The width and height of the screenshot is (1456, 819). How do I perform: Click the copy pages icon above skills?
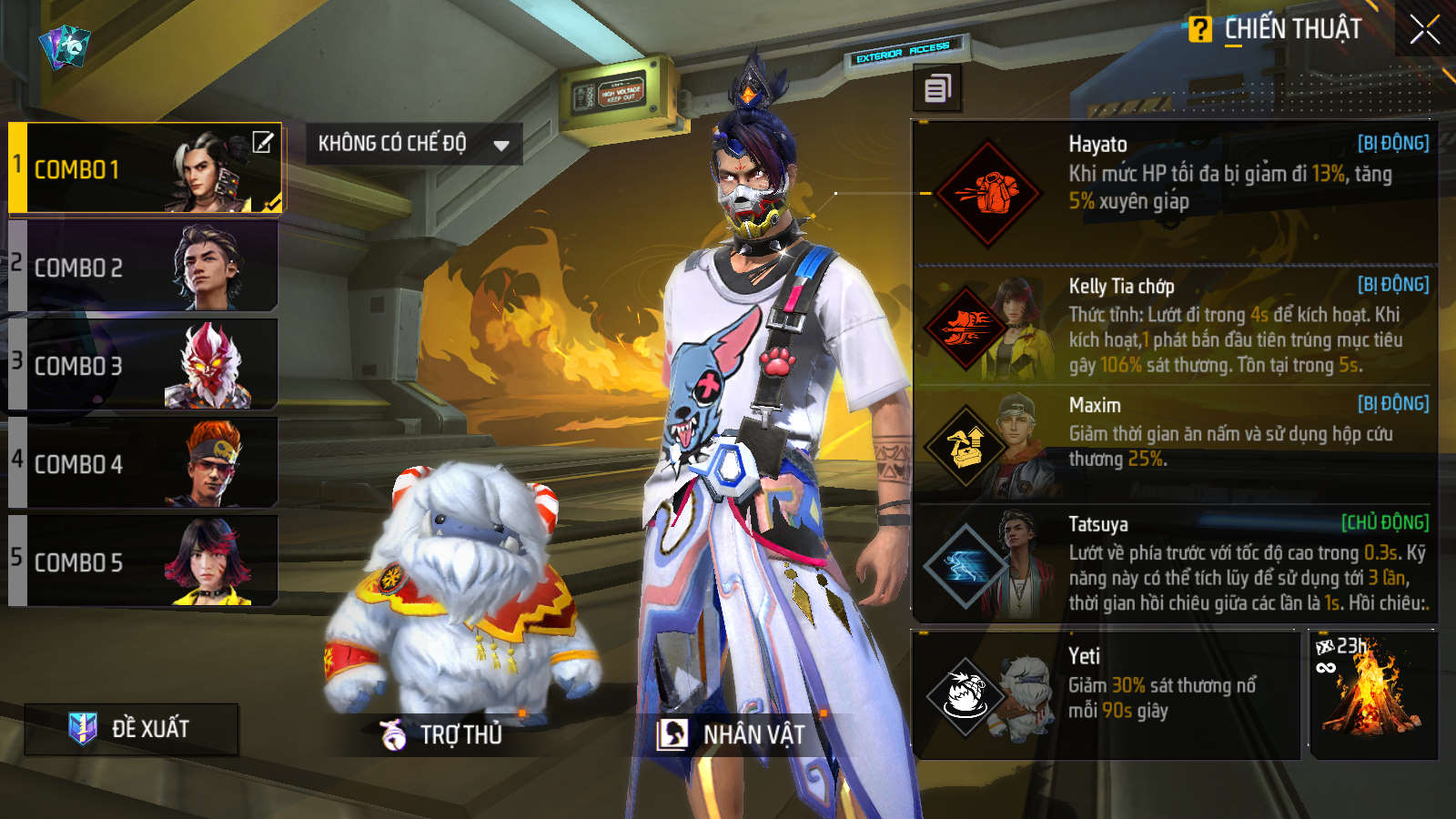[937, 88]
